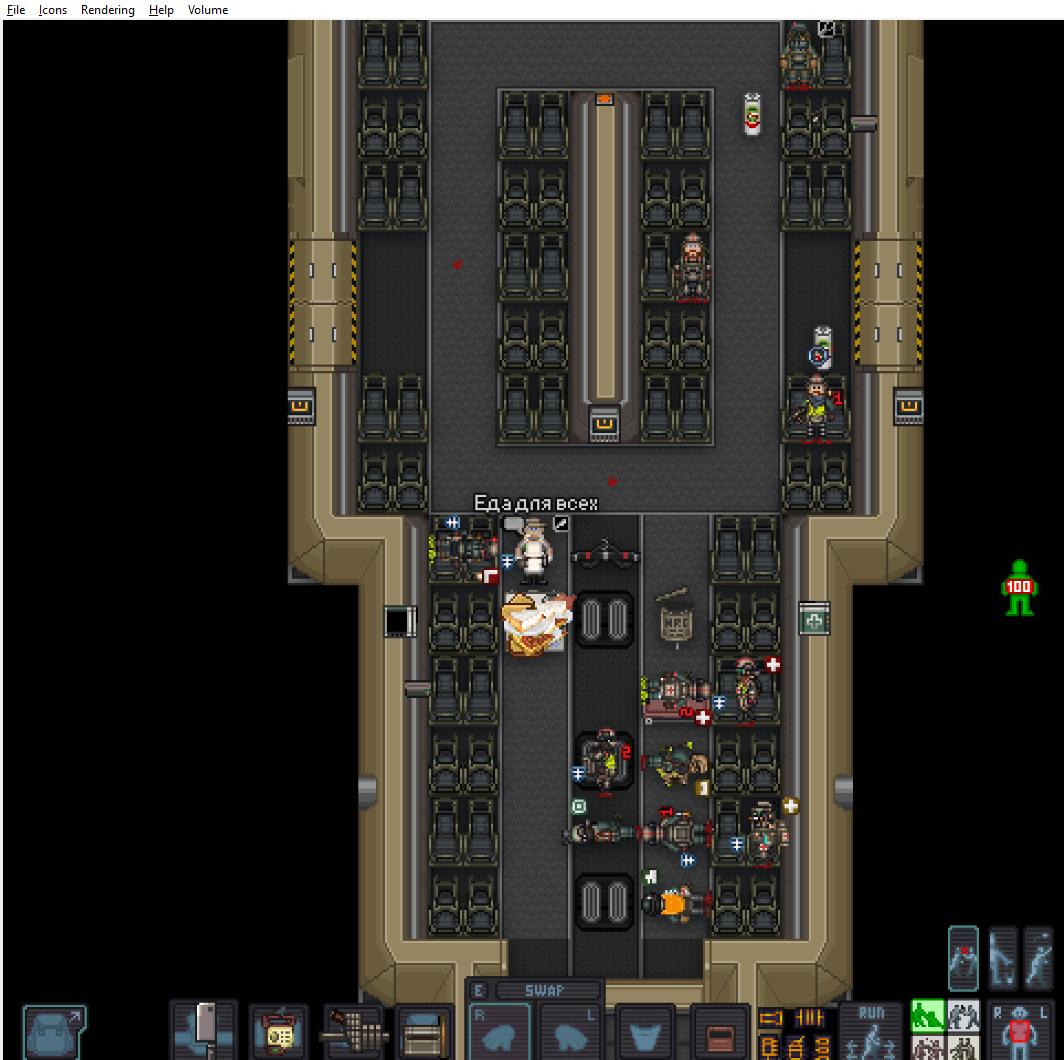Open the Icons menu
Viewport: 1064px width, 1060px height.
(x=53, y=10)
